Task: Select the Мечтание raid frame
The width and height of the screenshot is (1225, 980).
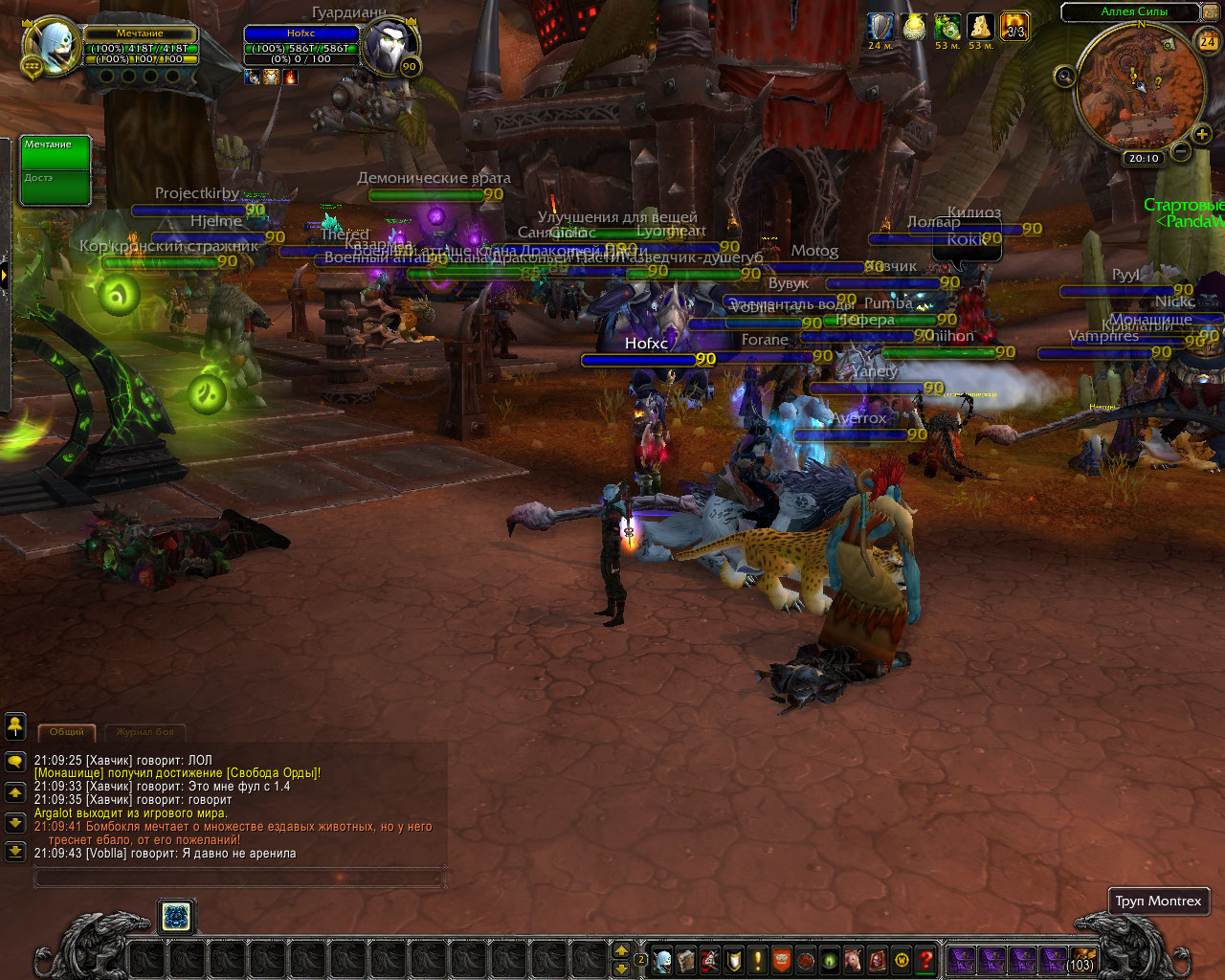Action: point(56,153)
